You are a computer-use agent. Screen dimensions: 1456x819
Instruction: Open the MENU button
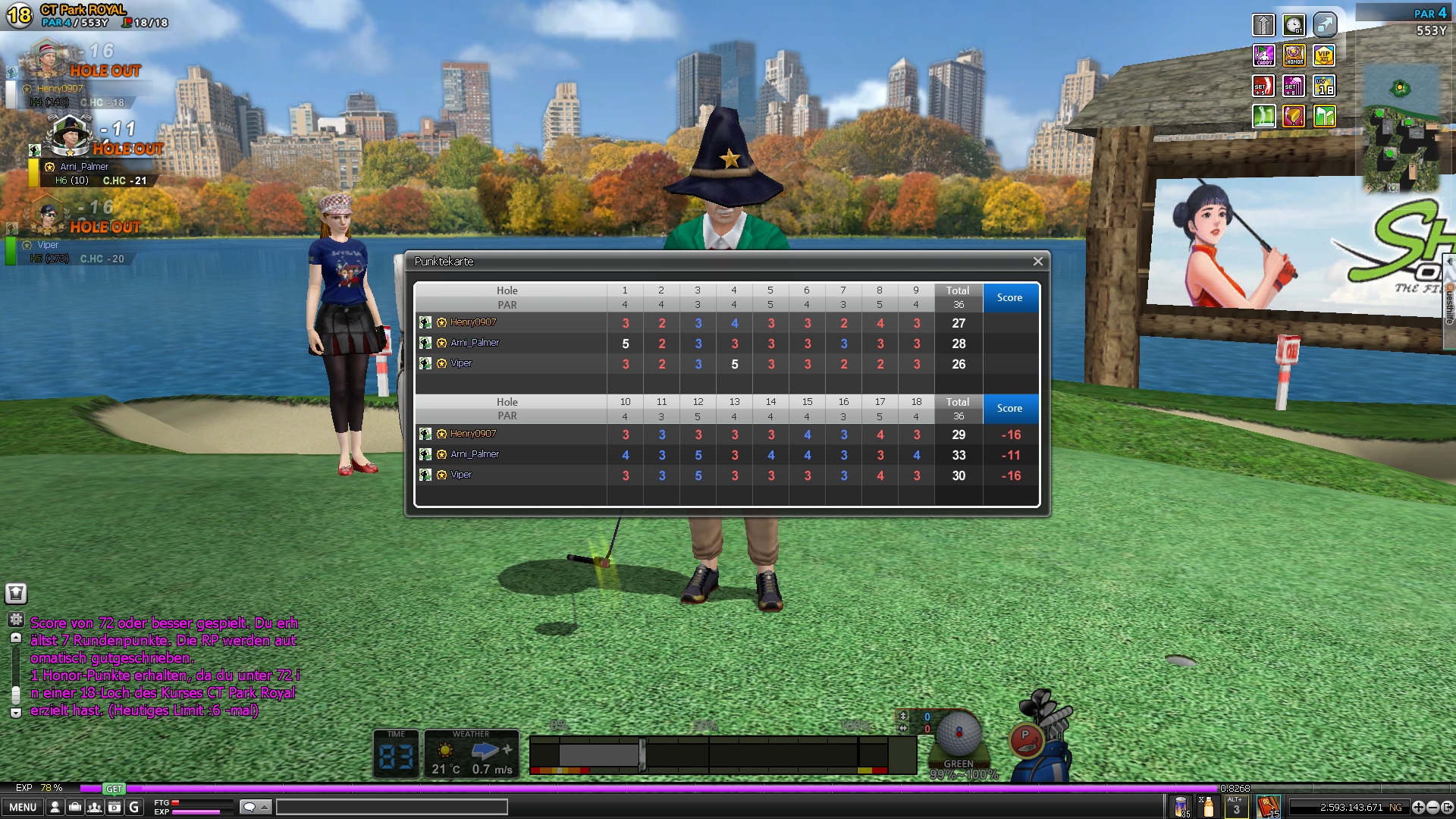pyautogui.click(x=23, y=807)
